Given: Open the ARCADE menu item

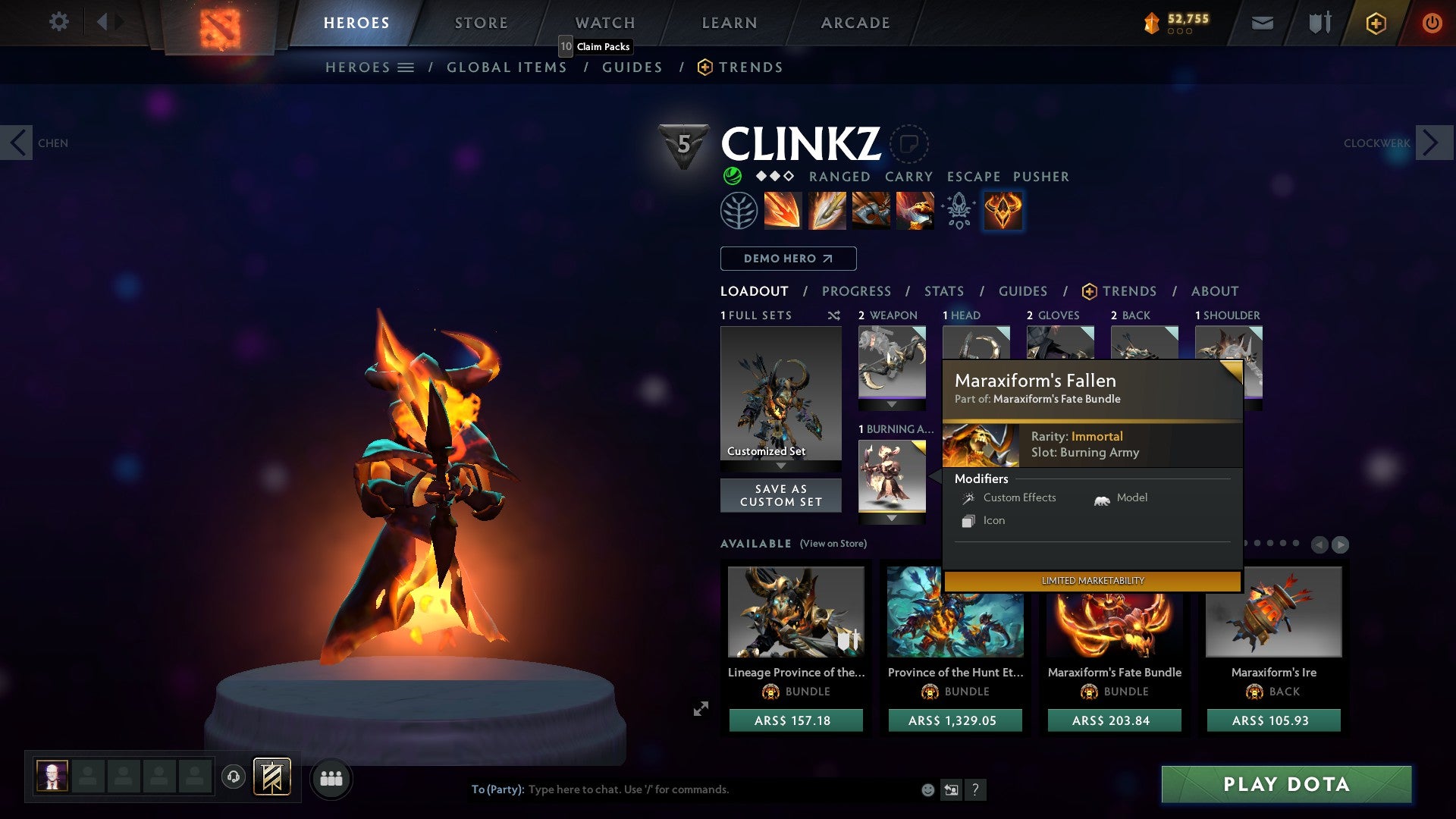Looking at the screenshot, I should [855, 22].
